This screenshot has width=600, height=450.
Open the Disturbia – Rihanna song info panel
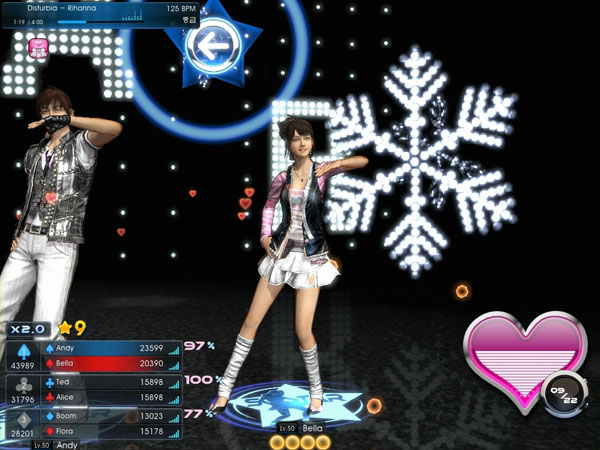pyautogui.click(x=100, y=14)
